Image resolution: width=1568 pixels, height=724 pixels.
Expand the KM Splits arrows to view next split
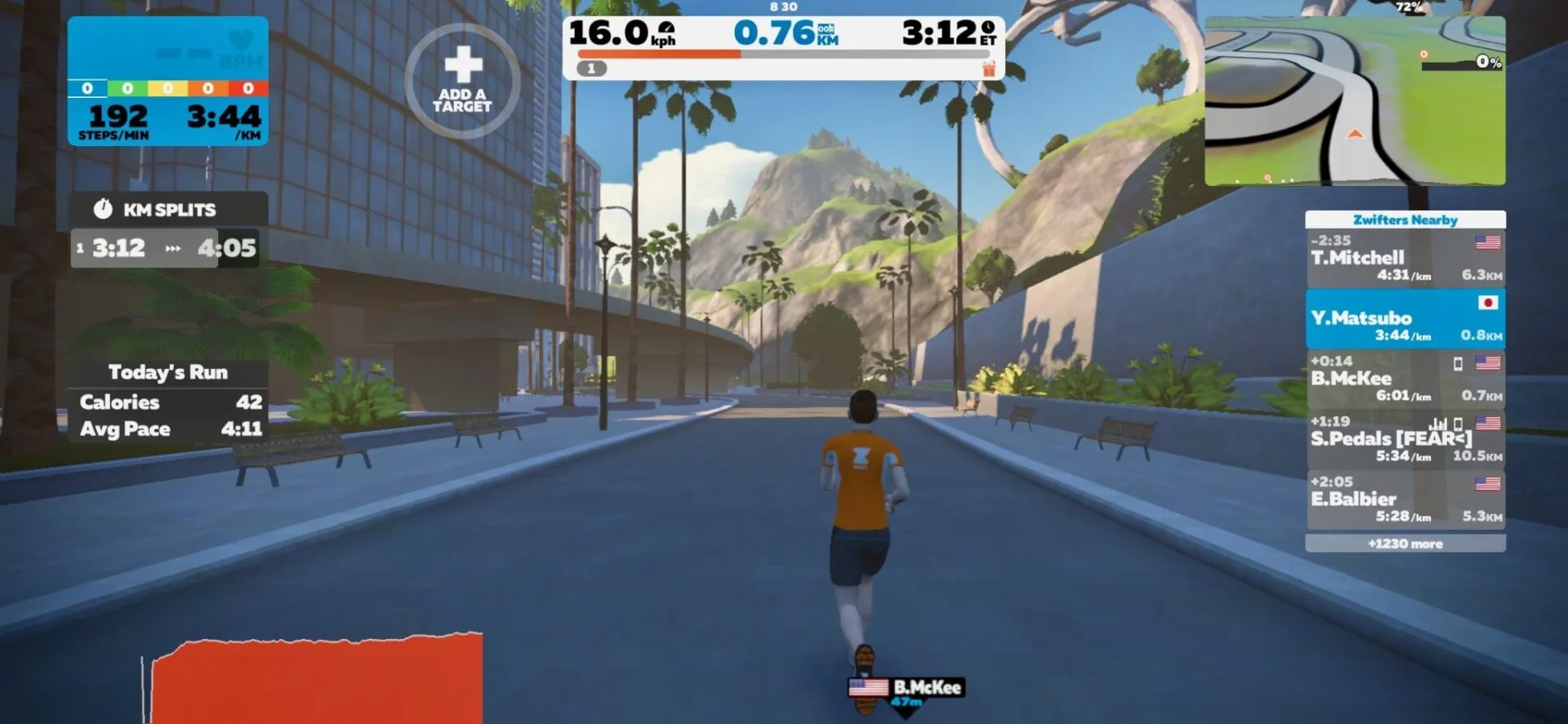pyautogui.click(x=174, y=249)
